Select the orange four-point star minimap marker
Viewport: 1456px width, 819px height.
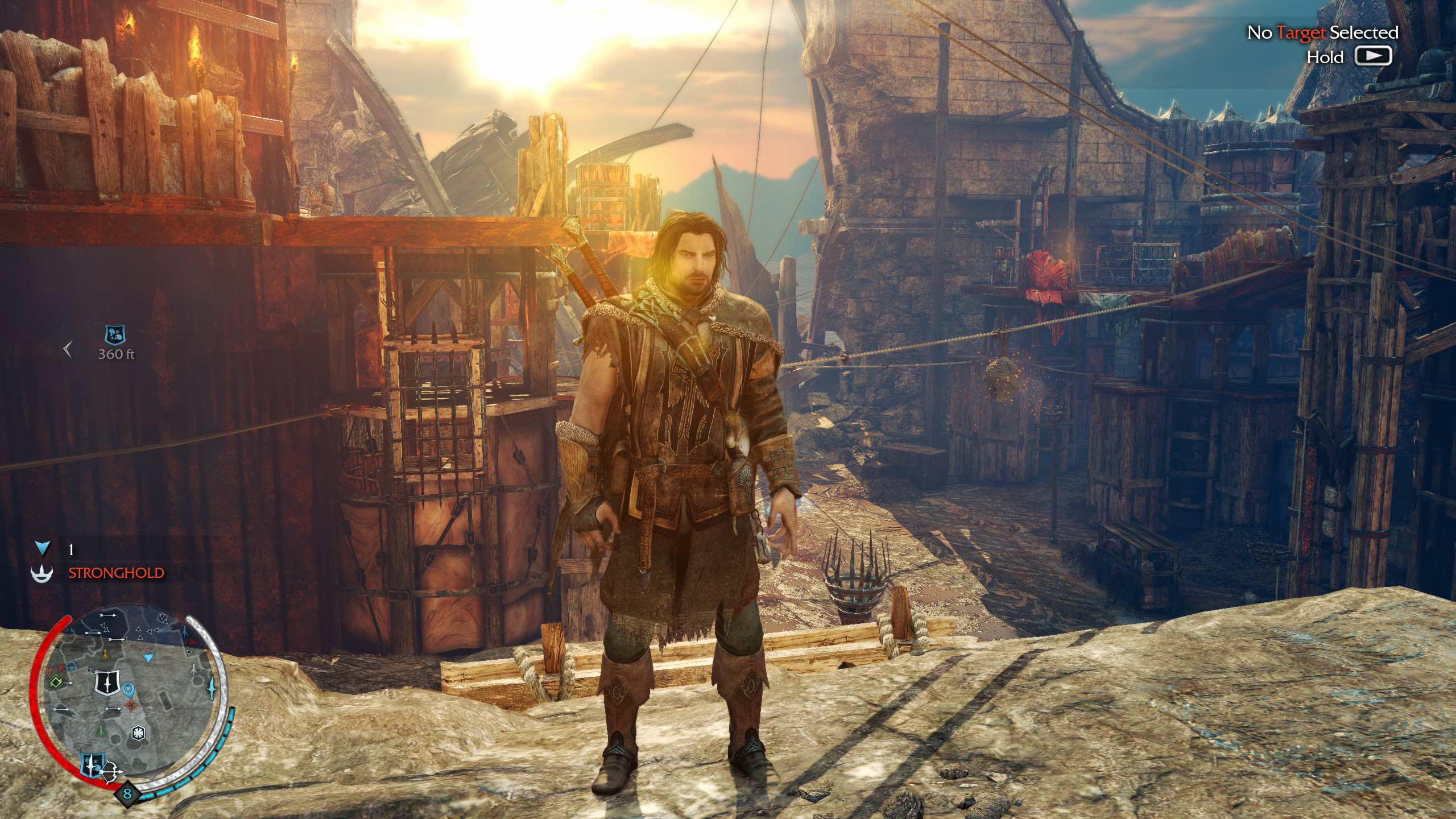point(132,706)
